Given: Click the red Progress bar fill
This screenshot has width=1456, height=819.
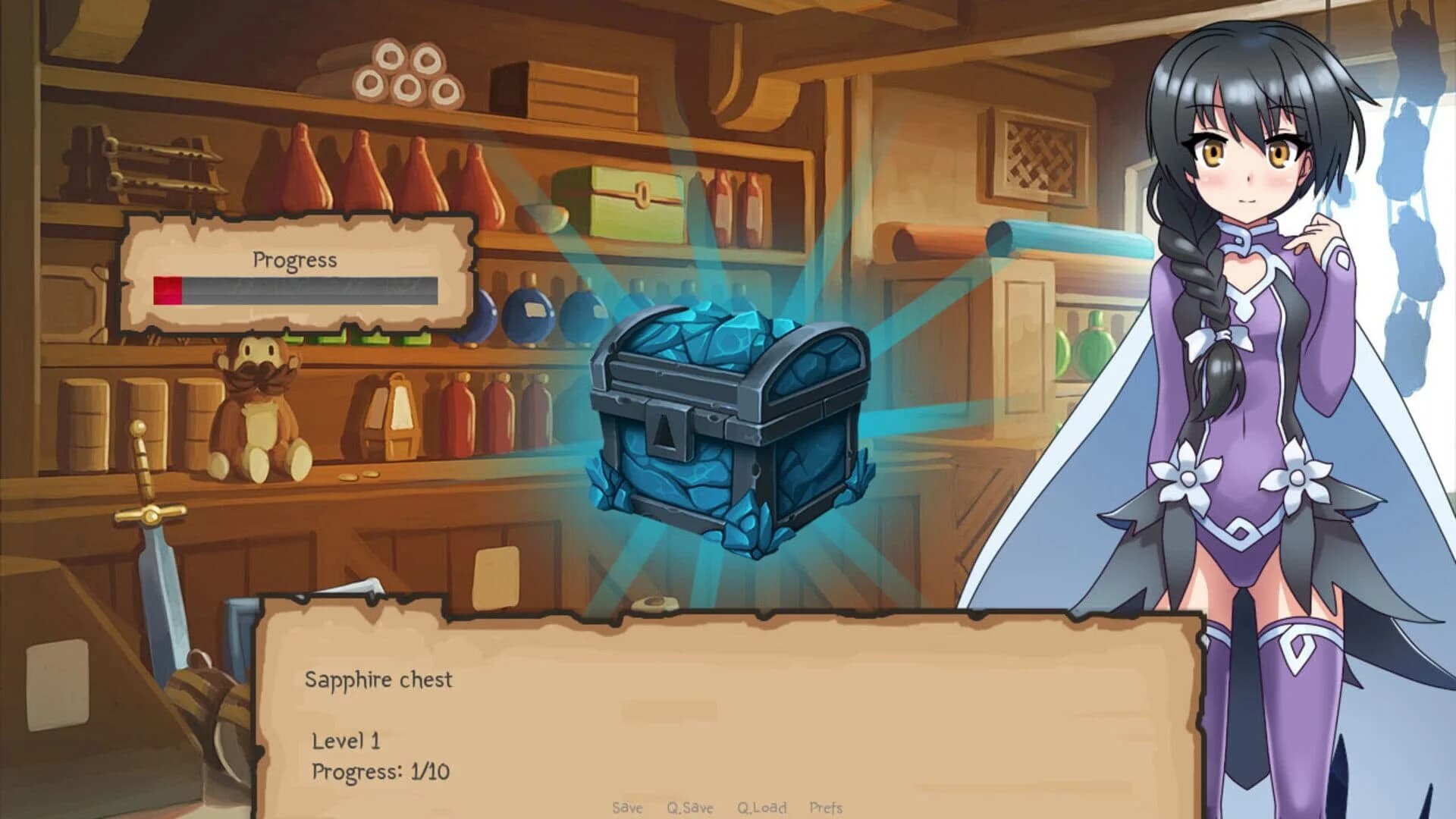Looking at the screenshot, I should tap(165, 290).
